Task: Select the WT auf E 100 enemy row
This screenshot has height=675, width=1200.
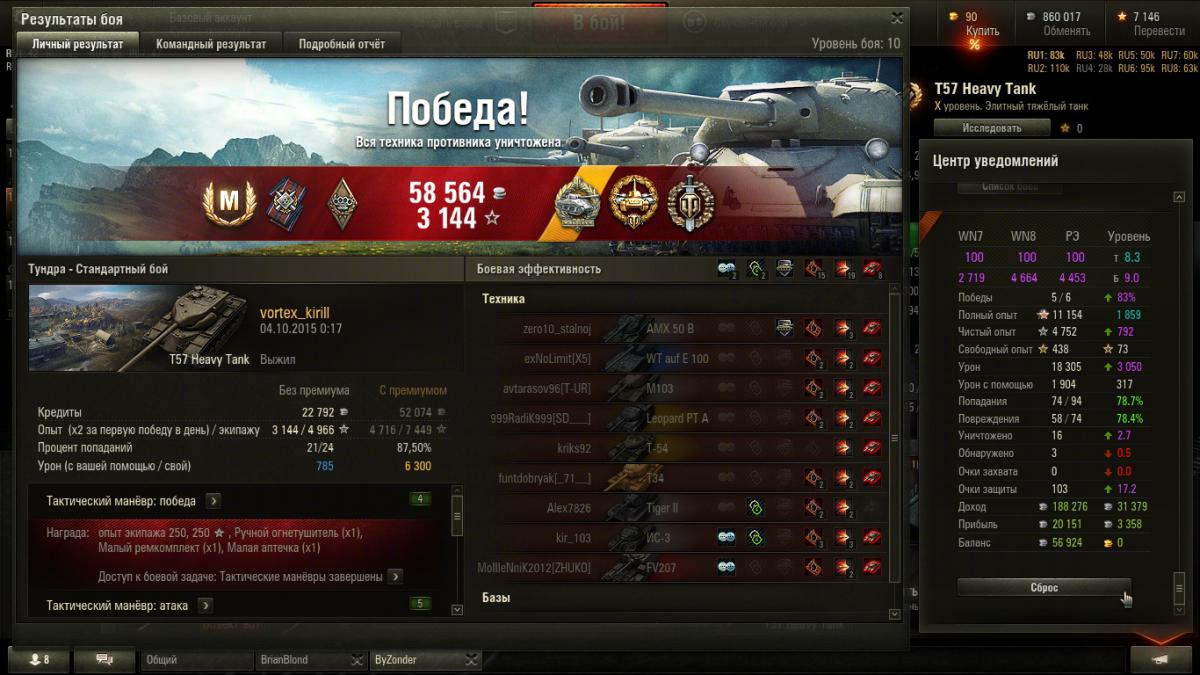Action: tap(676, 358)
